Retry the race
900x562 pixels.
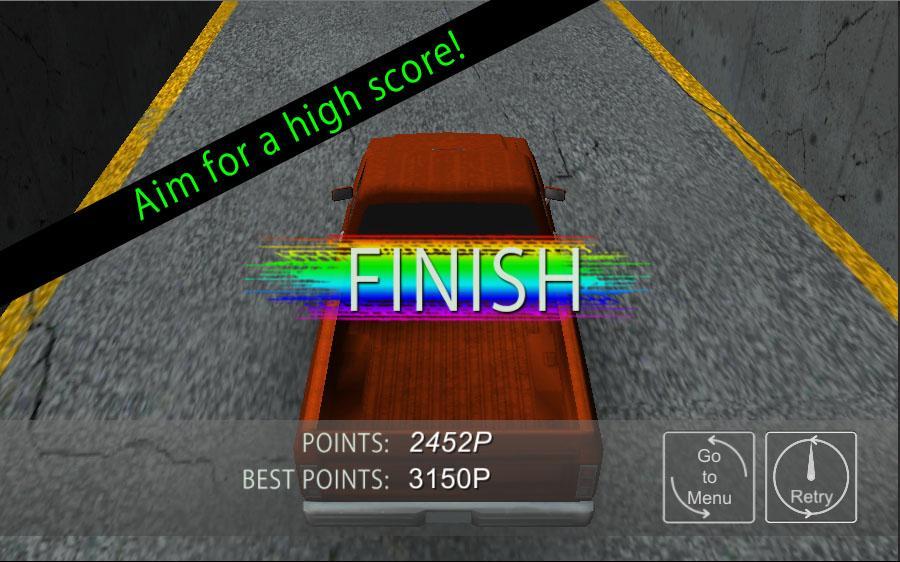[x=811, y=477]
